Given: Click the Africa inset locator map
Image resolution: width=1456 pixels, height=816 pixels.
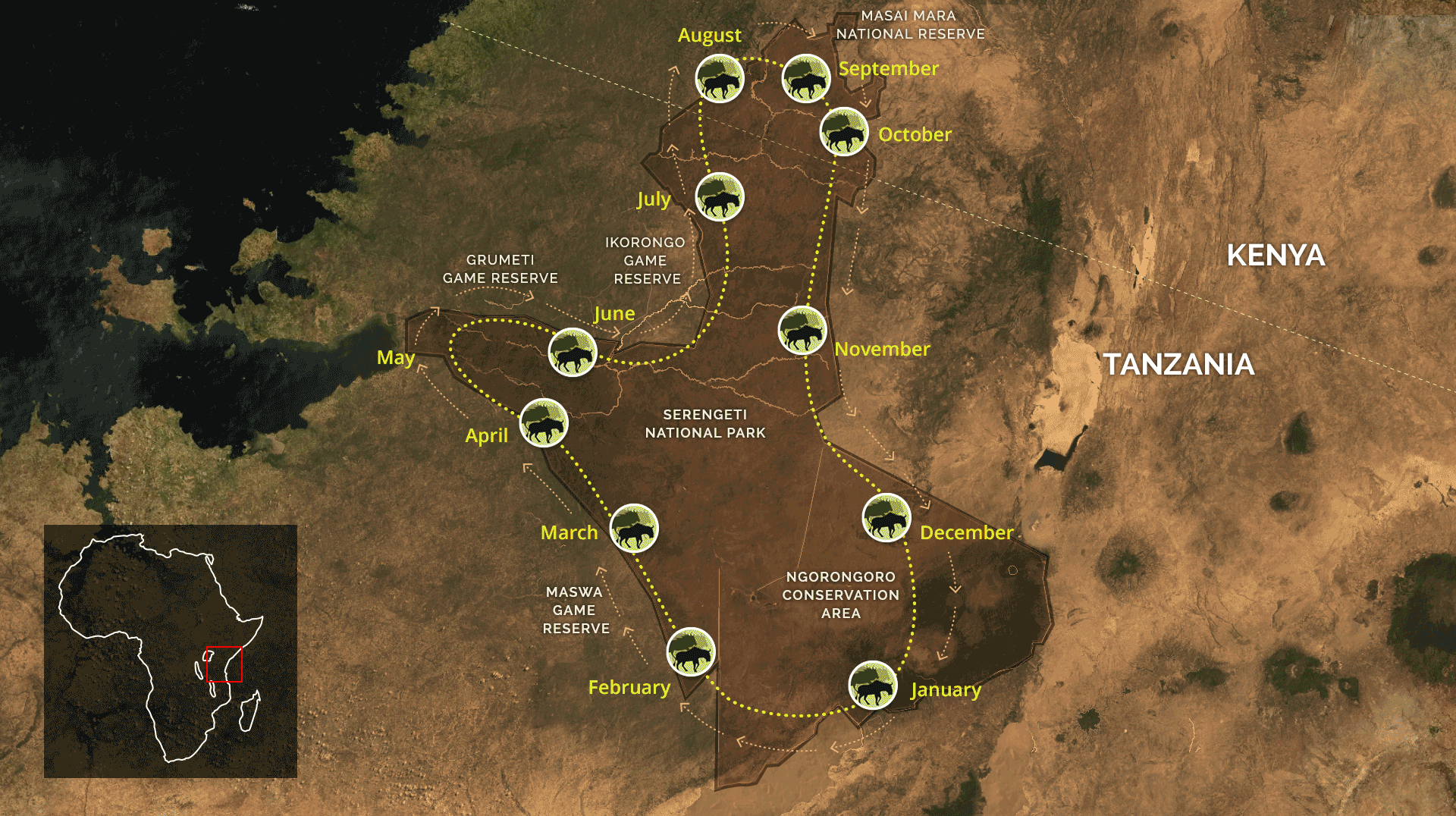Looking at the screenshot, I should tap(171, 651).
